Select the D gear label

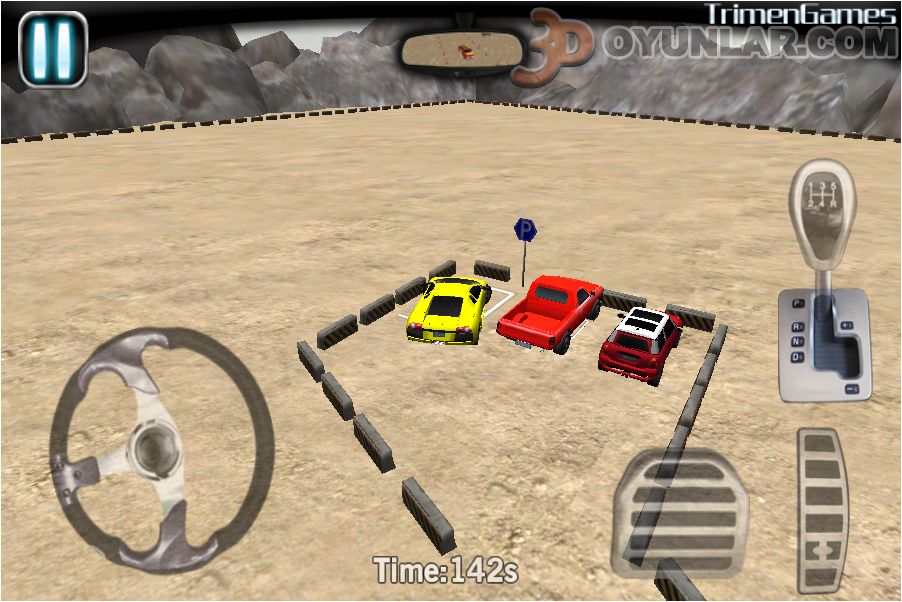pos(798,356)
